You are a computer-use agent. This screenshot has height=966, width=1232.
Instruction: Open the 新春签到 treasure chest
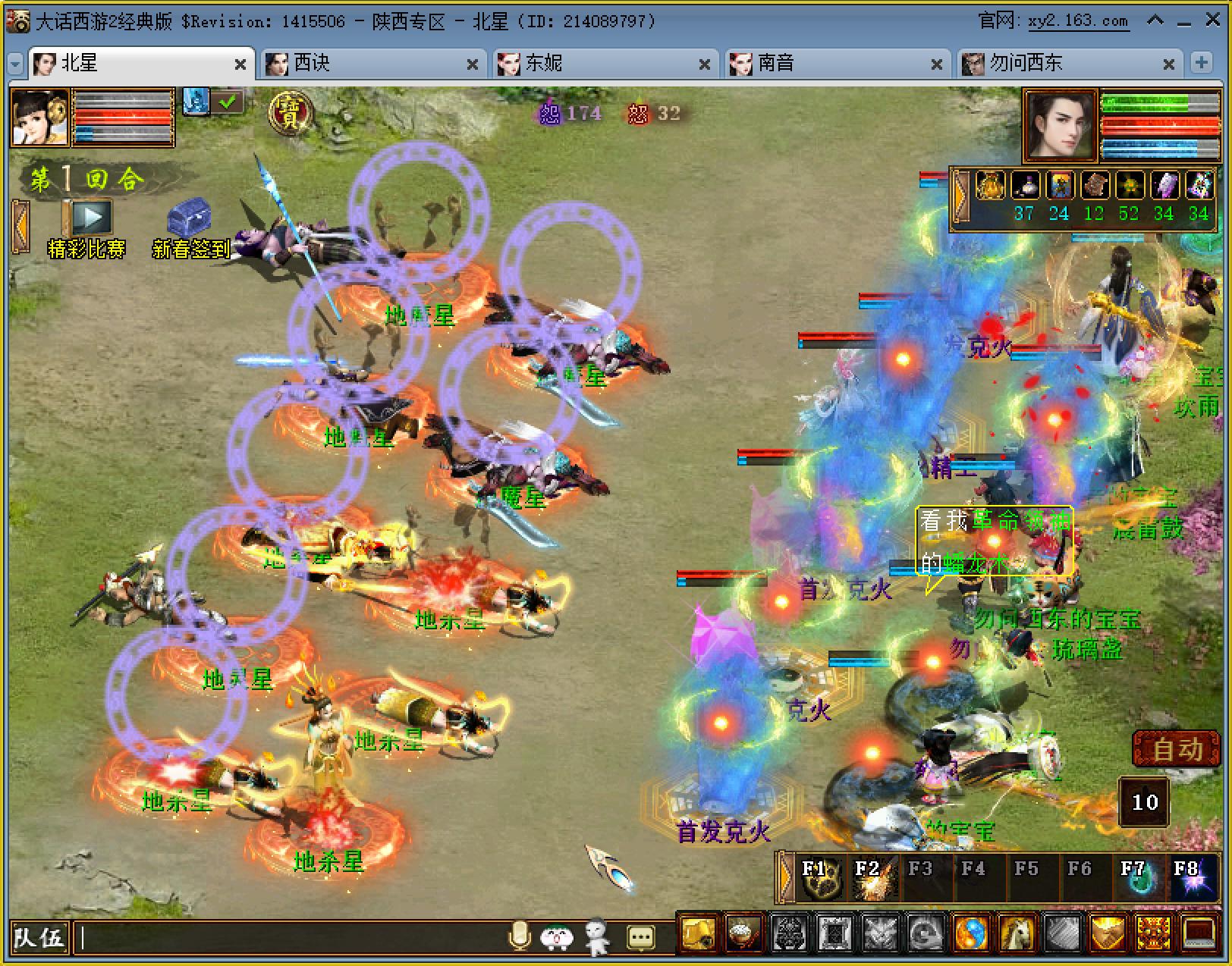190,218
